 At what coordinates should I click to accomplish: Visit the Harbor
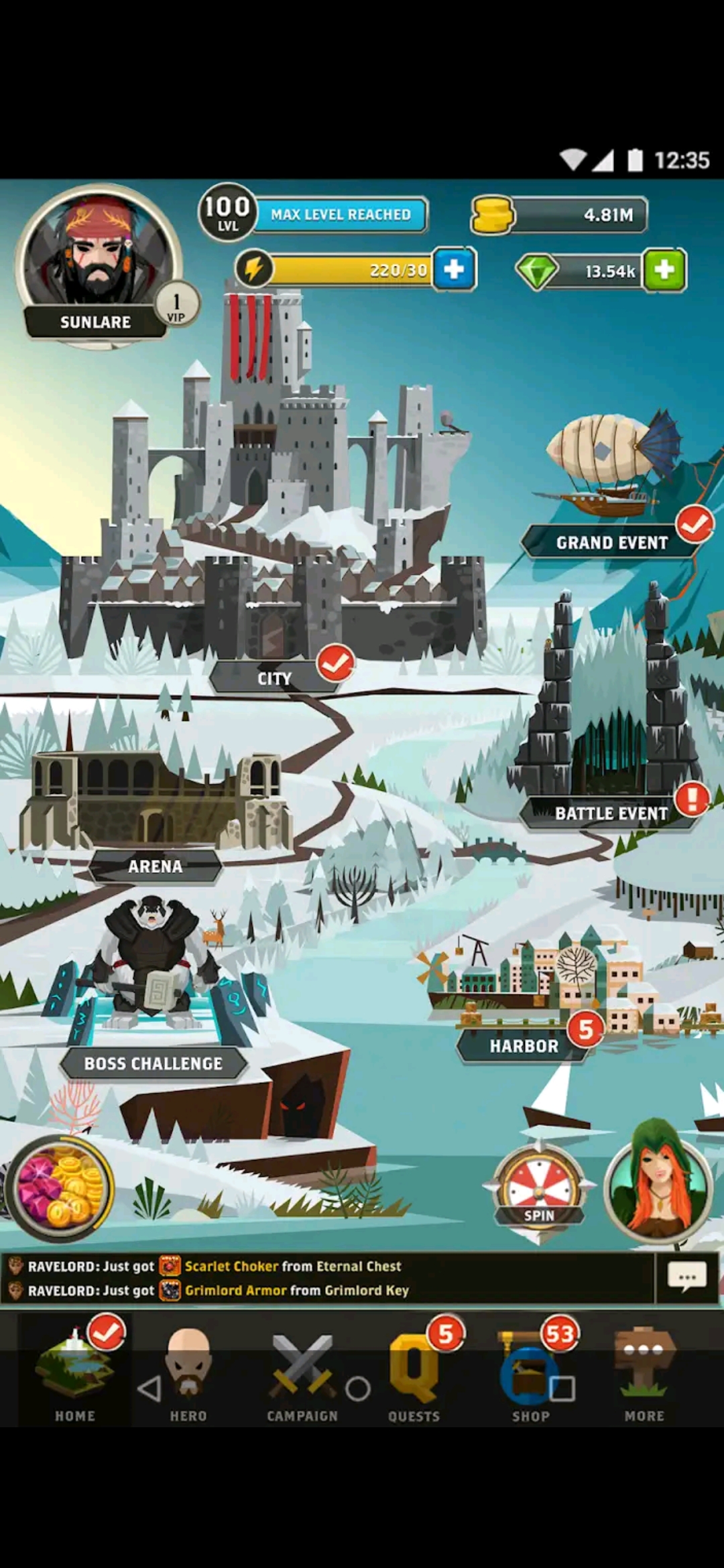pyautogui.click(x=524, y=1045)
